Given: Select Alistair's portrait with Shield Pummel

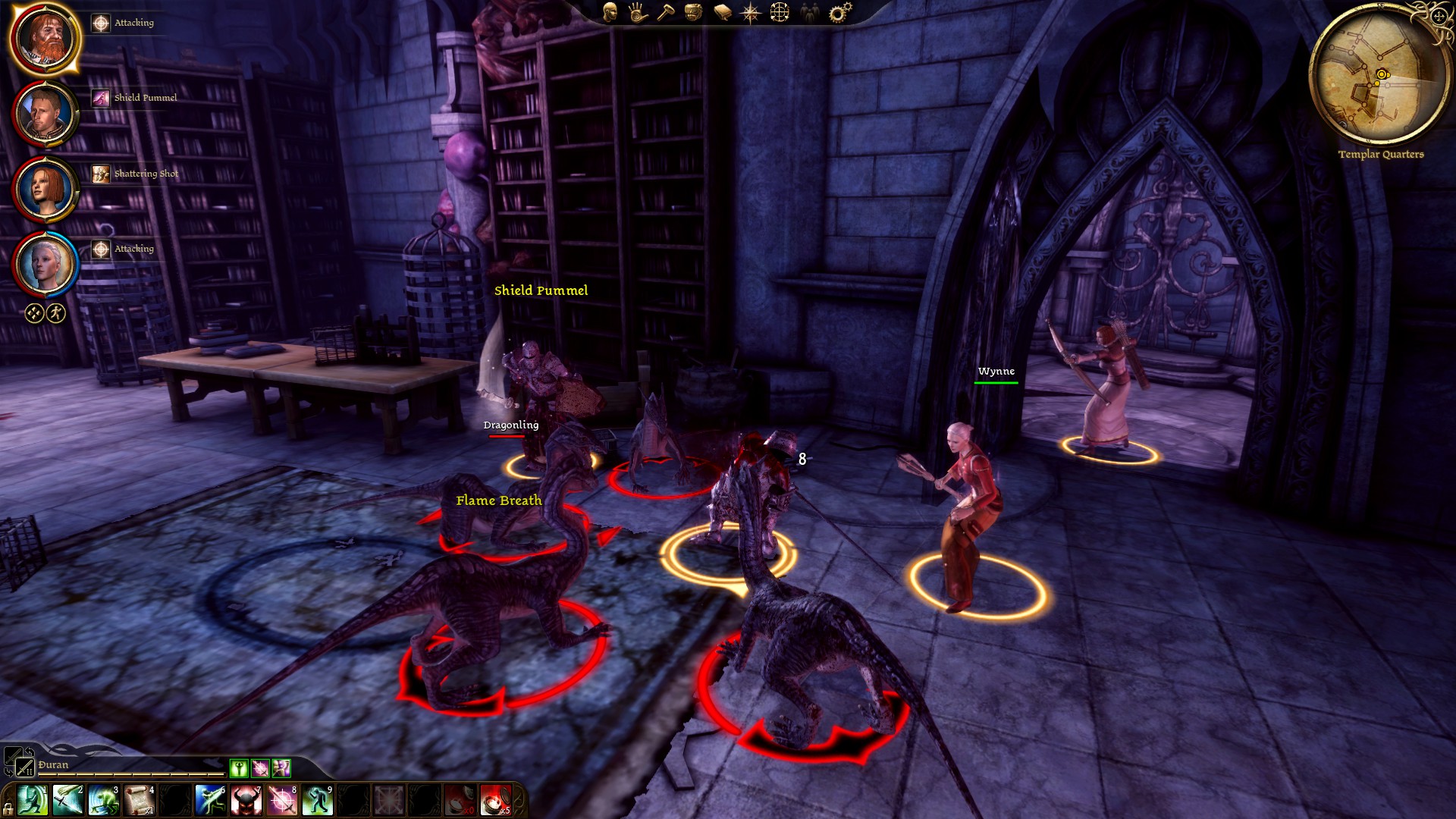Looking at the screenshot, I should (45, 114).
